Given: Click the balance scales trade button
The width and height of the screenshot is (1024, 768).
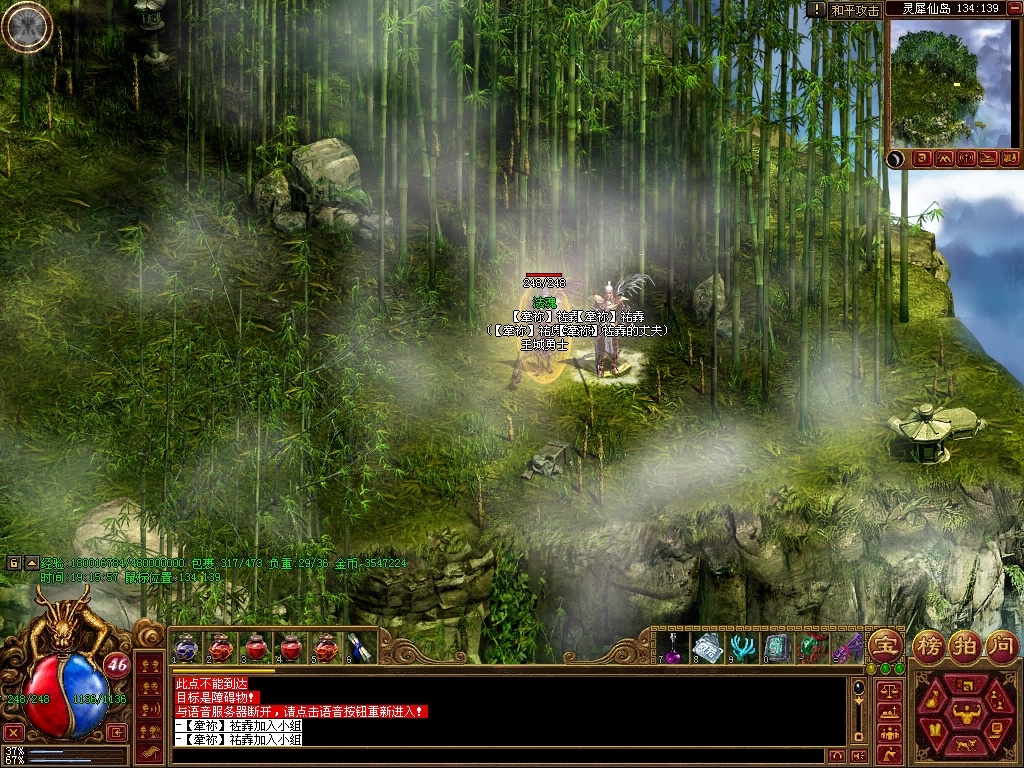Looking at the screenshot, I should (x=888, y=690).
